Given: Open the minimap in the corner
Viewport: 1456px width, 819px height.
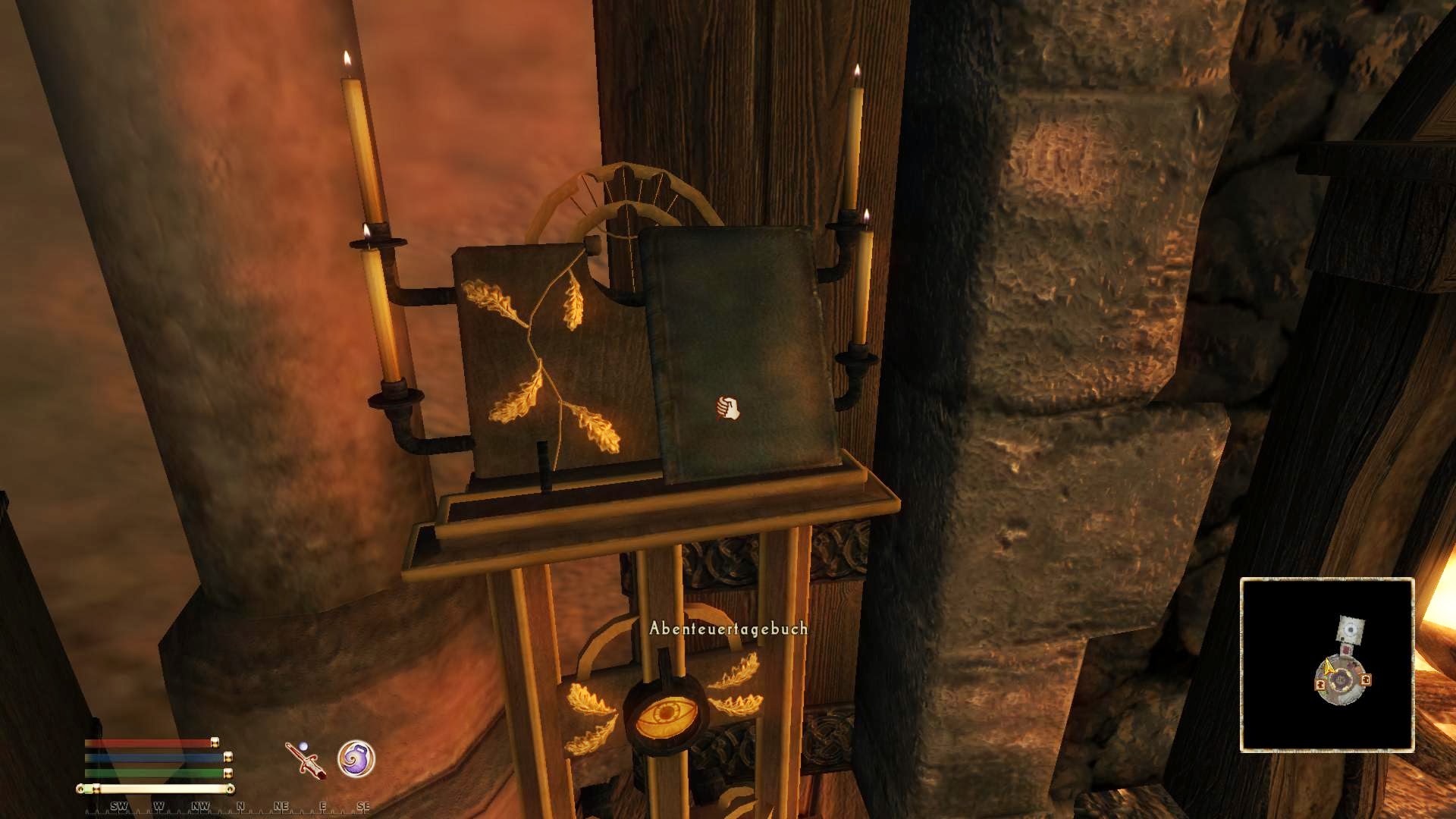Looking at the screenshot, I should pos(1327,665).
